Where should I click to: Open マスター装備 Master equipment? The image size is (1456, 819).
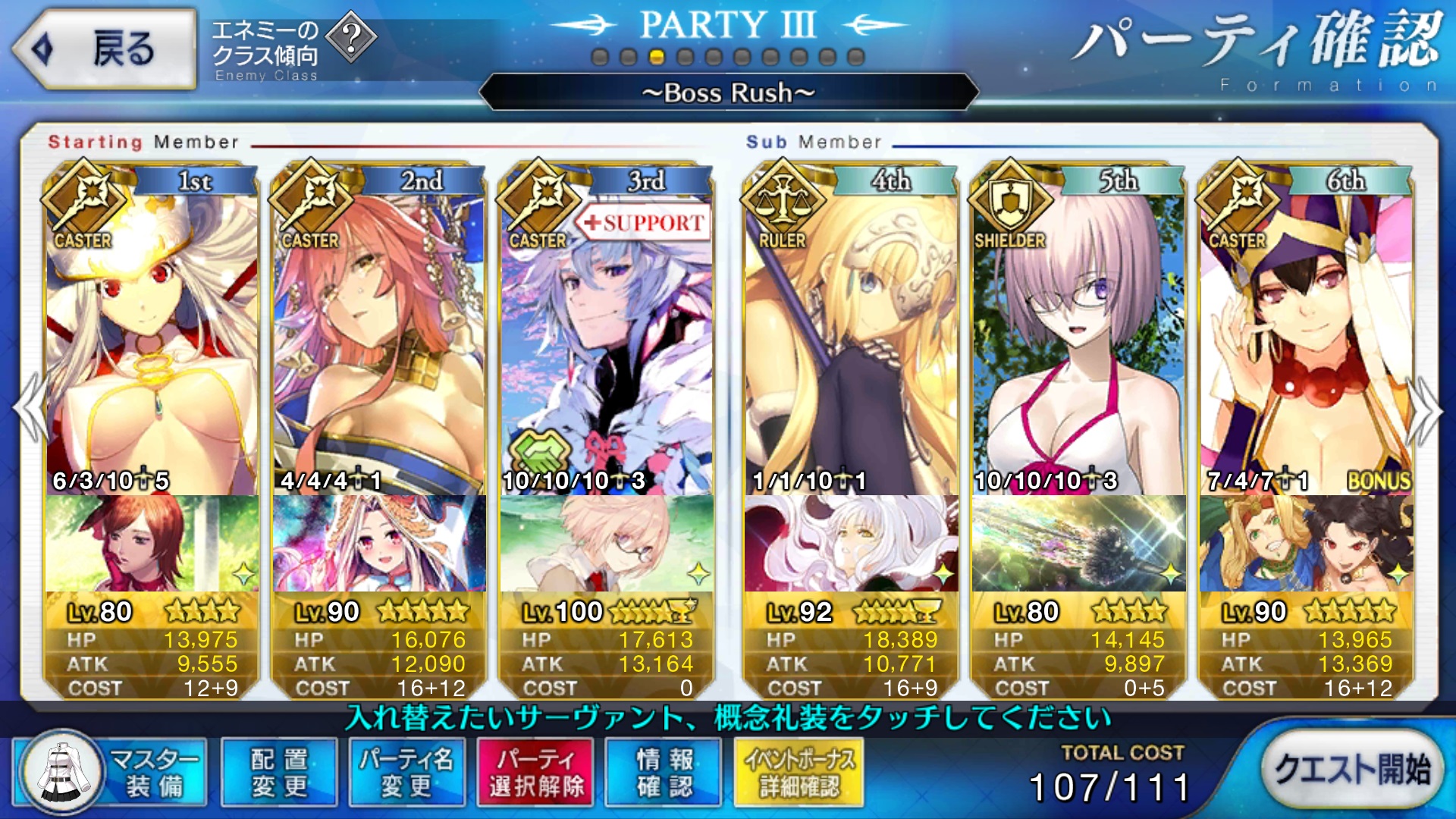110,772
